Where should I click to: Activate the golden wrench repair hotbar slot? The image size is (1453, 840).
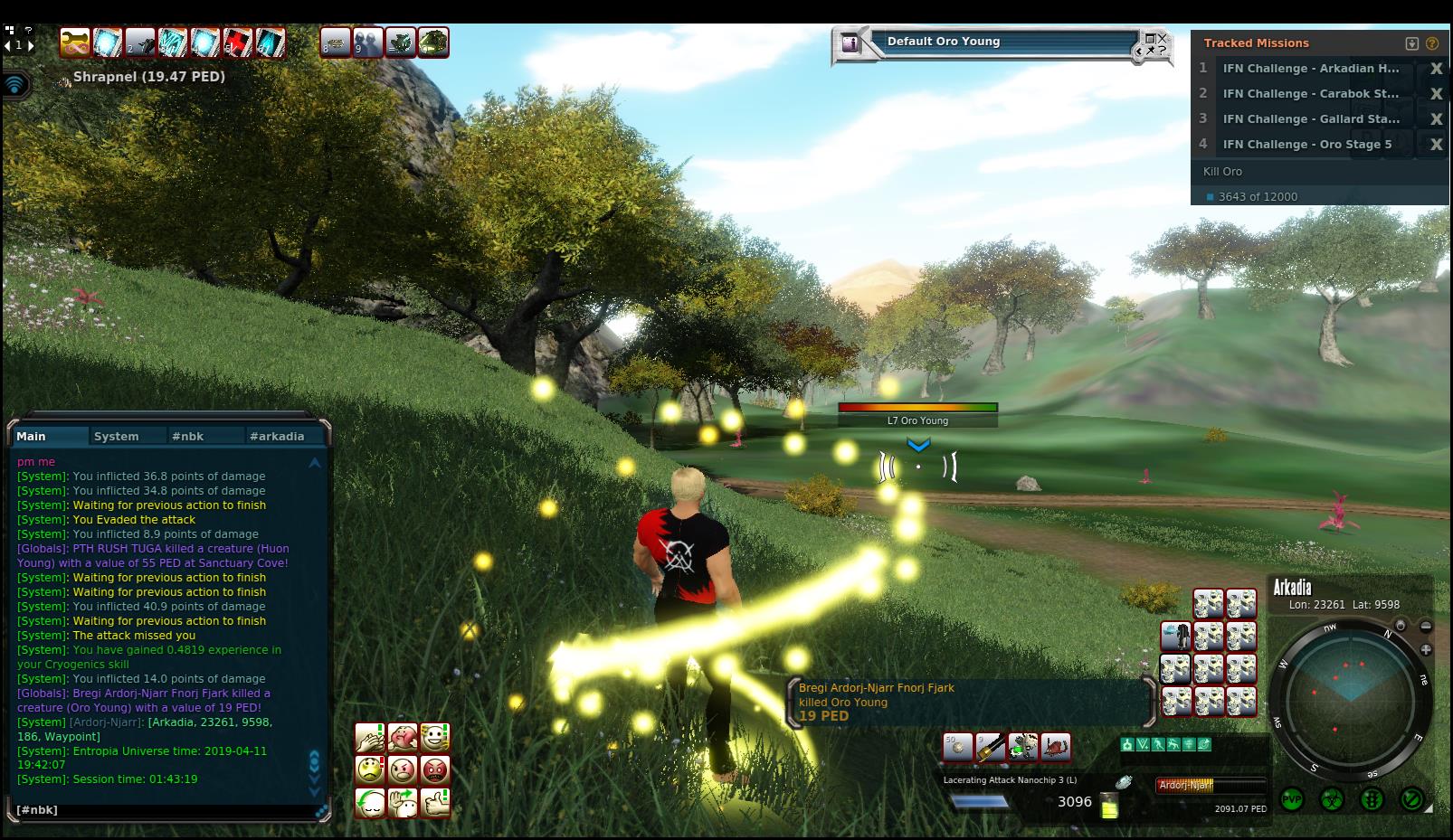(75, 42)
